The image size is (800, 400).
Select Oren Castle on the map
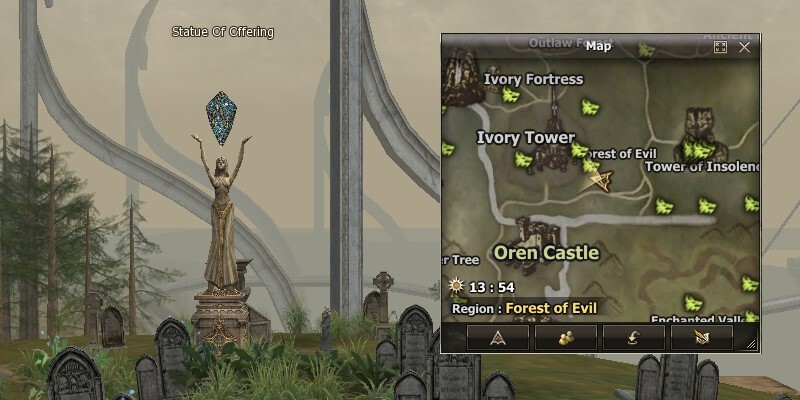coord(546,252)
